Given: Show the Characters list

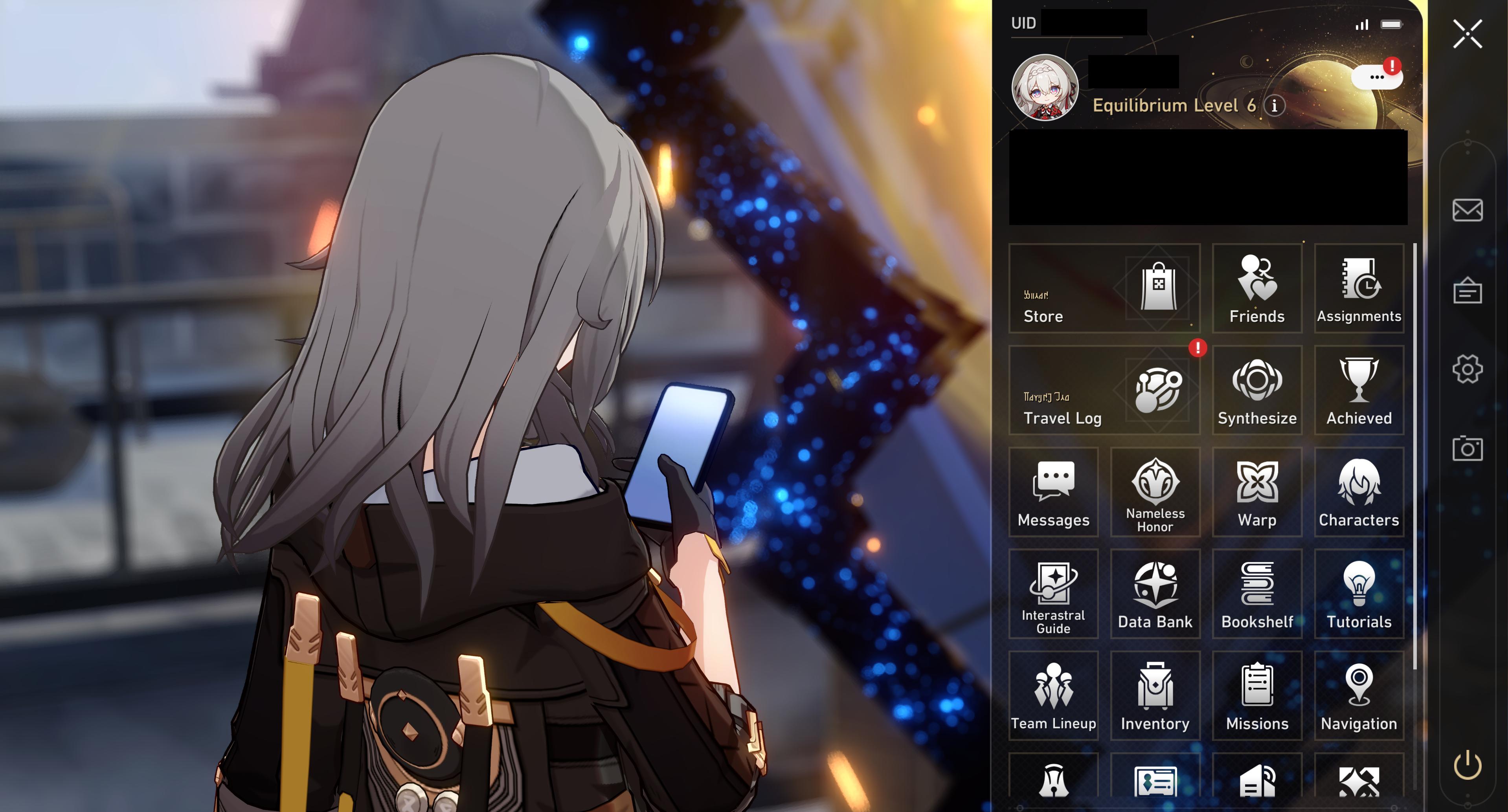Looking at the screenshot, I should (1359, 493).
